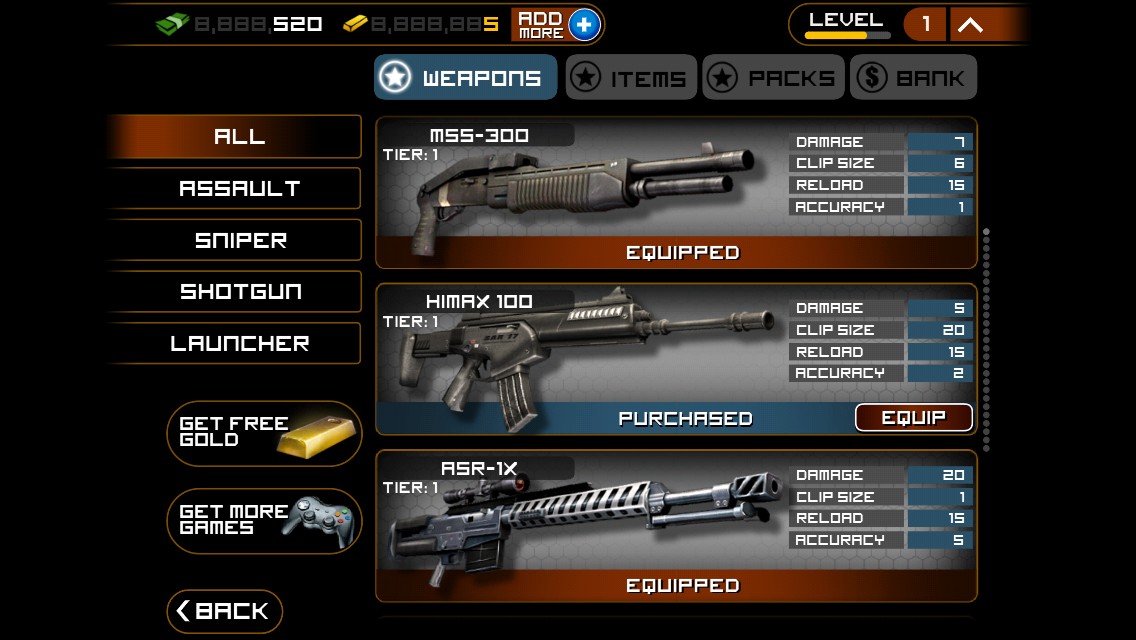
Task: Click the weapon list scrollbar
Action: tap(986, 340)
